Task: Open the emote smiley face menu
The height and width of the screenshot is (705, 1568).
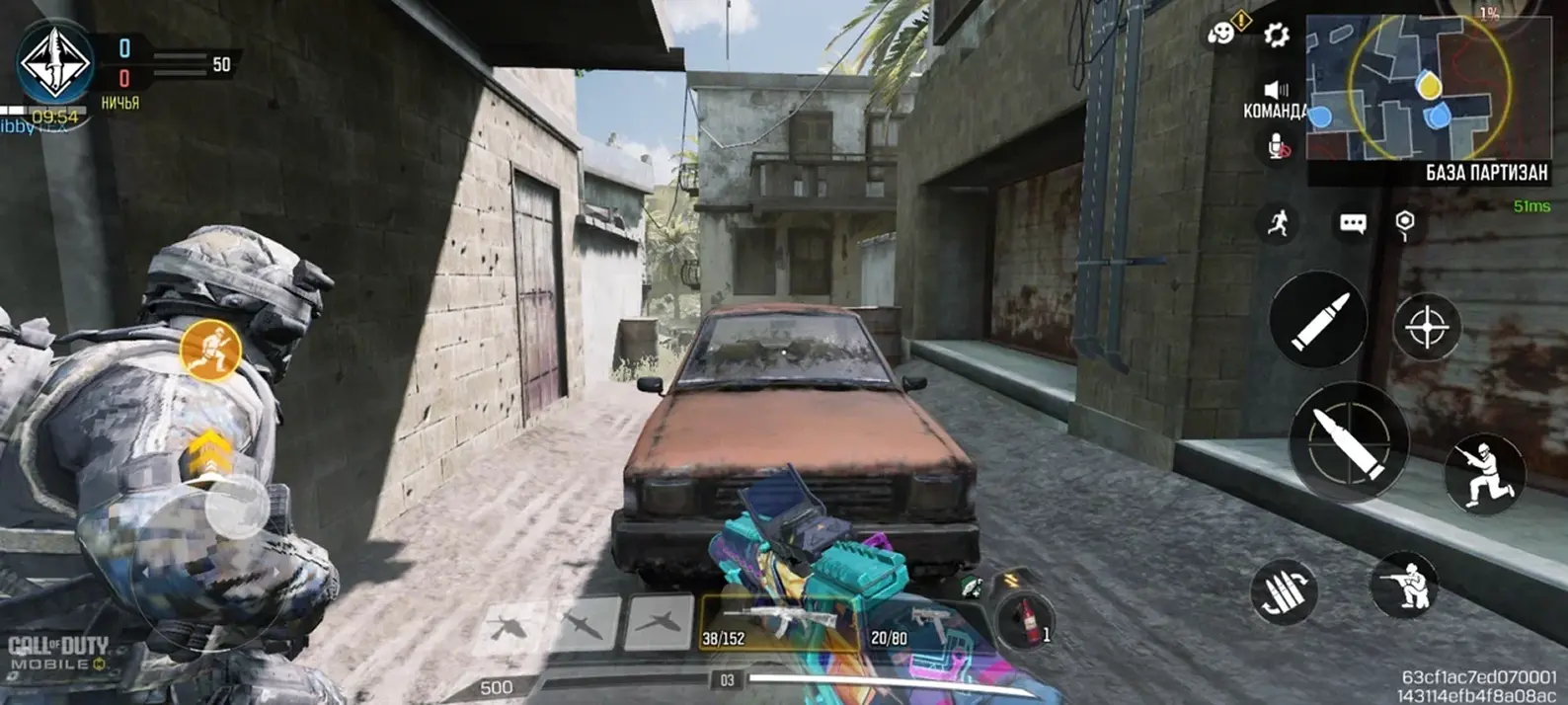Action: tap(1221, 33)
